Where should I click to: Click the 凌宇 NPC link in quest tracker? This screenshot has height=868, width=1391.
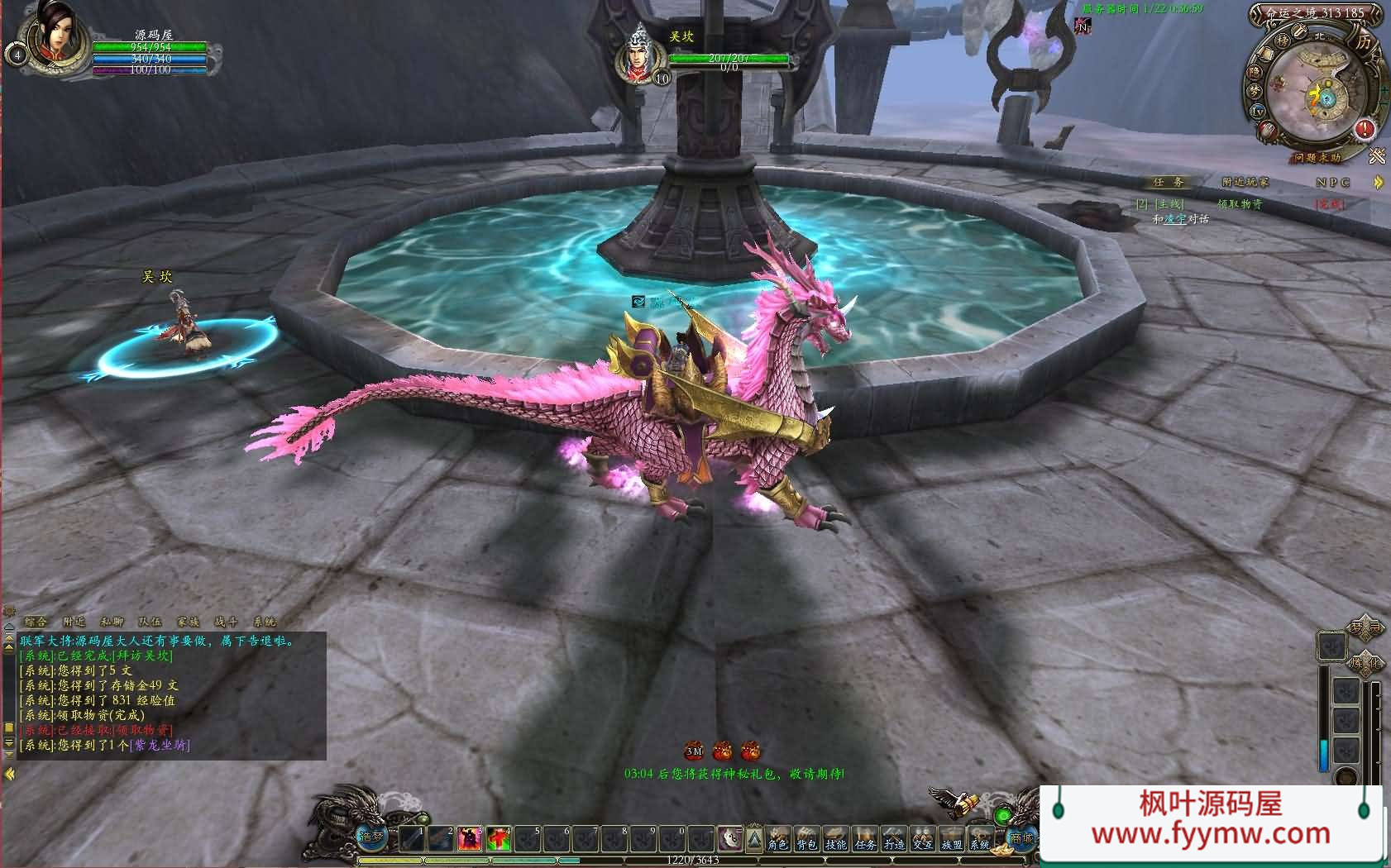coord(1175,219)
